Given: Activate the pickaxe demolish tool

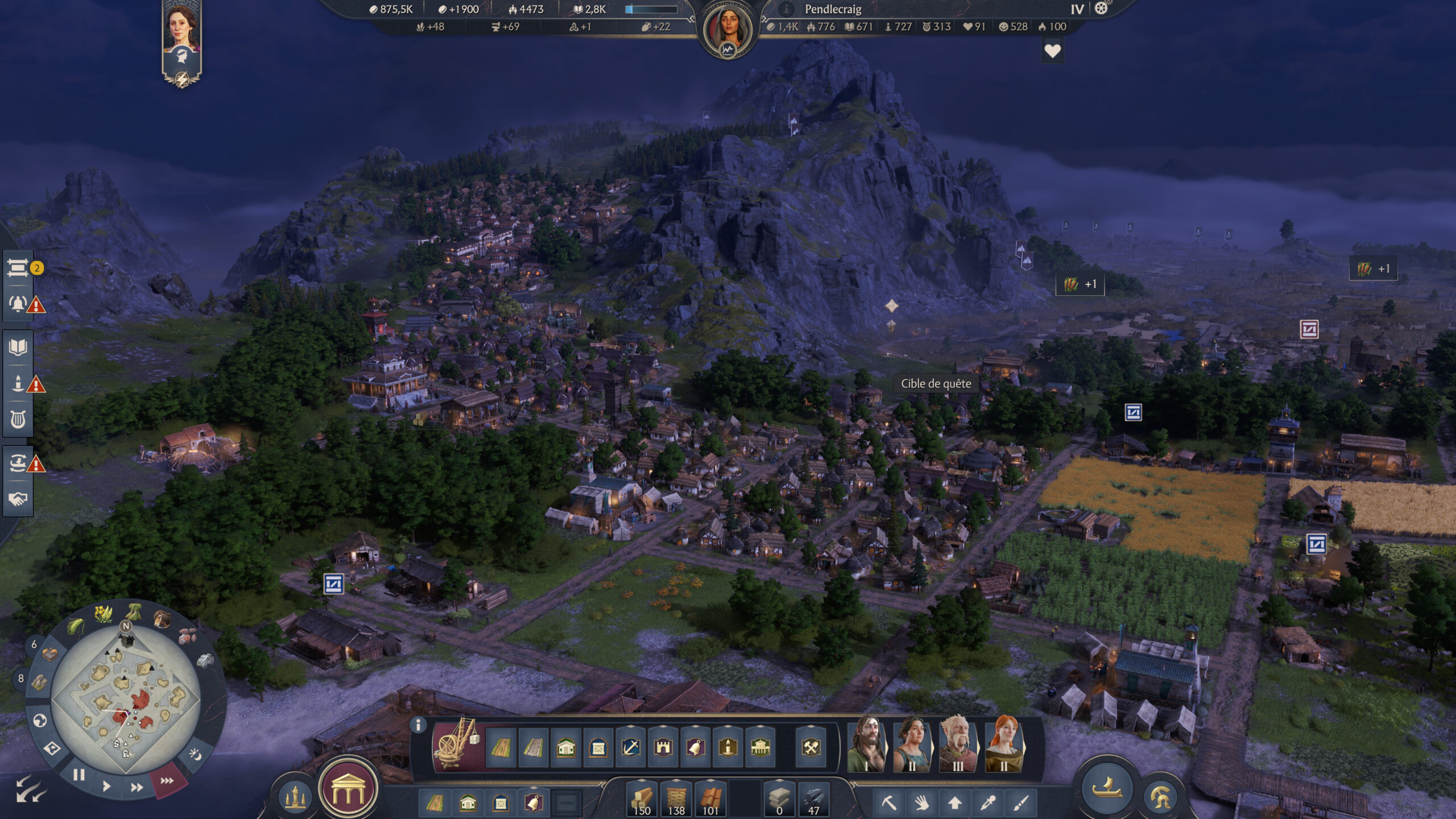Looking at the screenshot, I should click(x=888, y=803).
